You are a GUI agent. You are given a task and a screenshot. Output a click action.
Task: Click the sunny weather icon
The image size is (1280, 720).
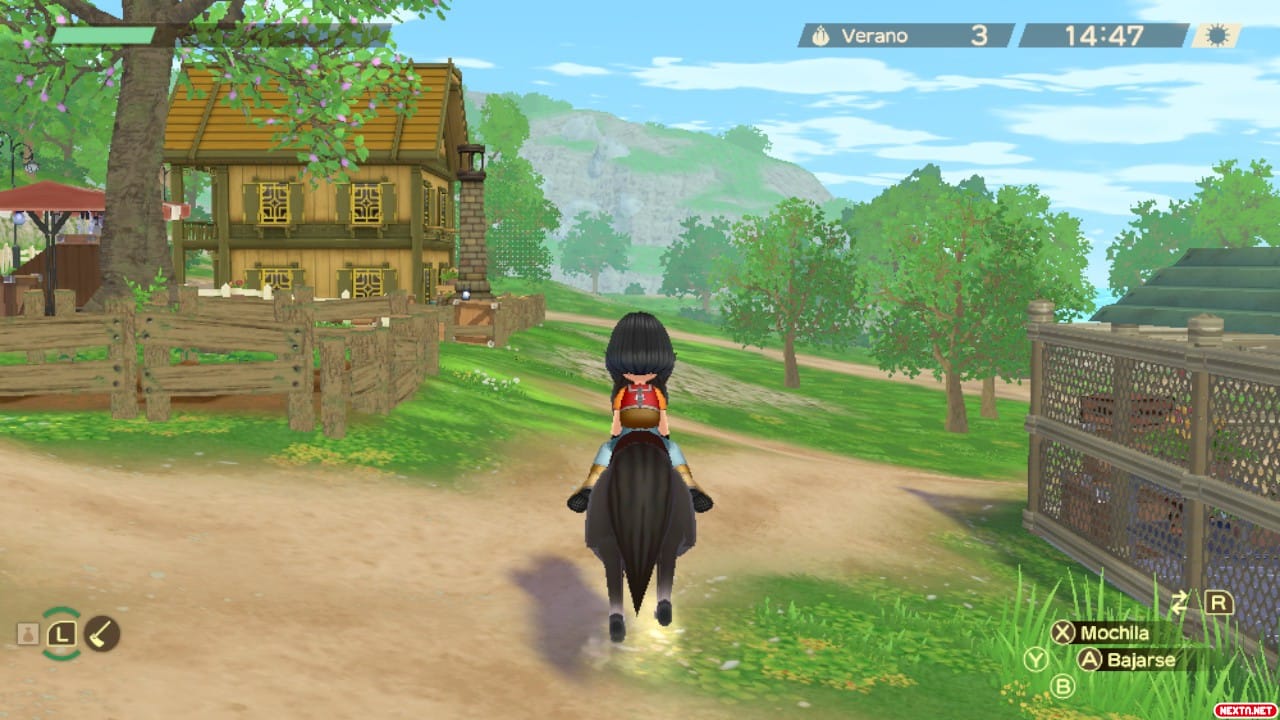1217,36
